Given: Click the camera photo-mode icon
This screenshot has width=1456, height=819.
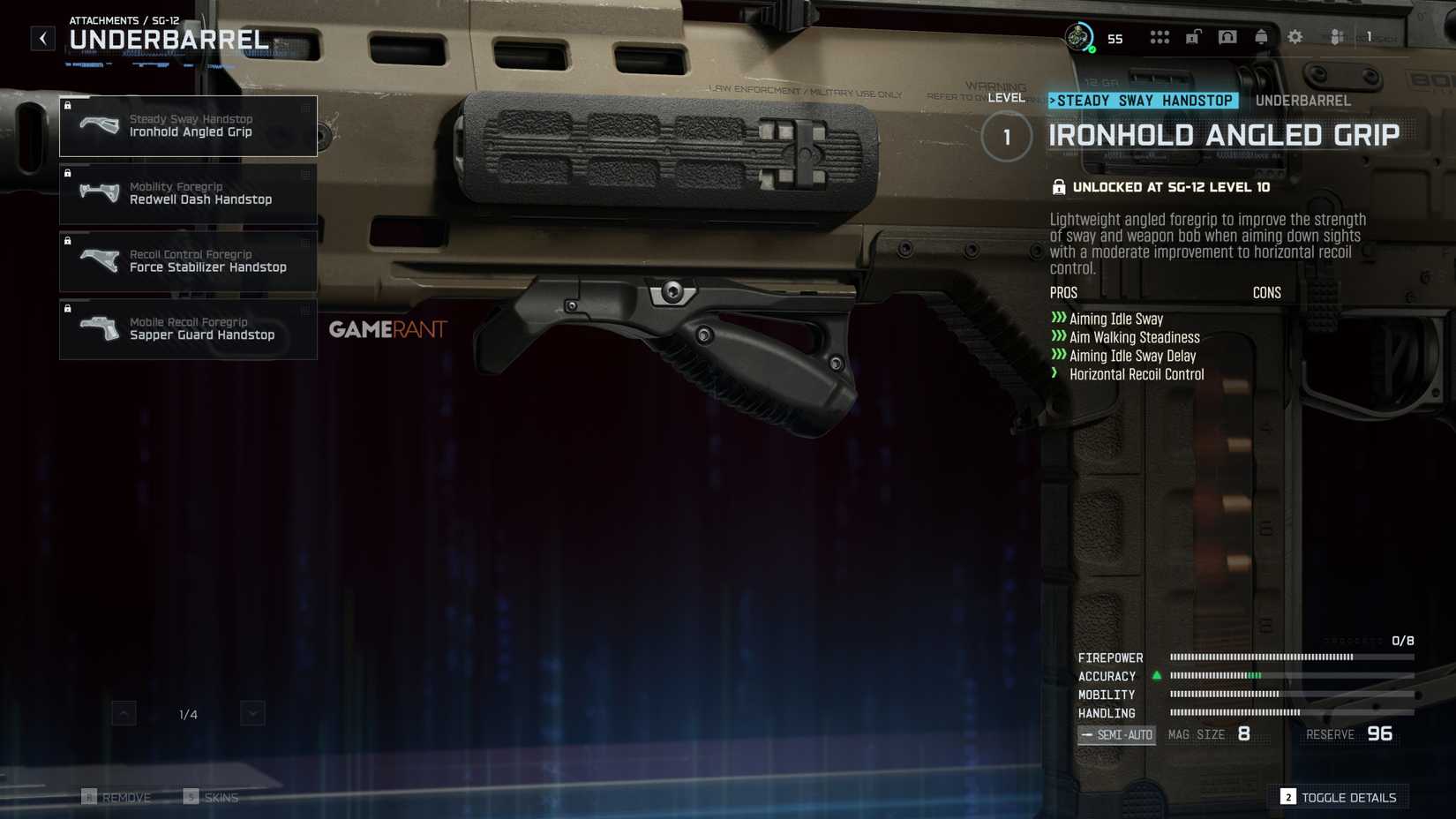Looking at the screenshot, I should 1227,37.
